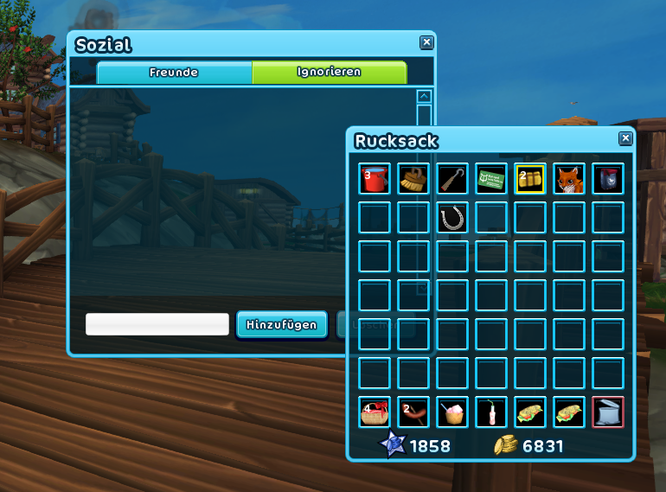
Task: Choose the horseshoe in the backpack
Action: [452, 217]
